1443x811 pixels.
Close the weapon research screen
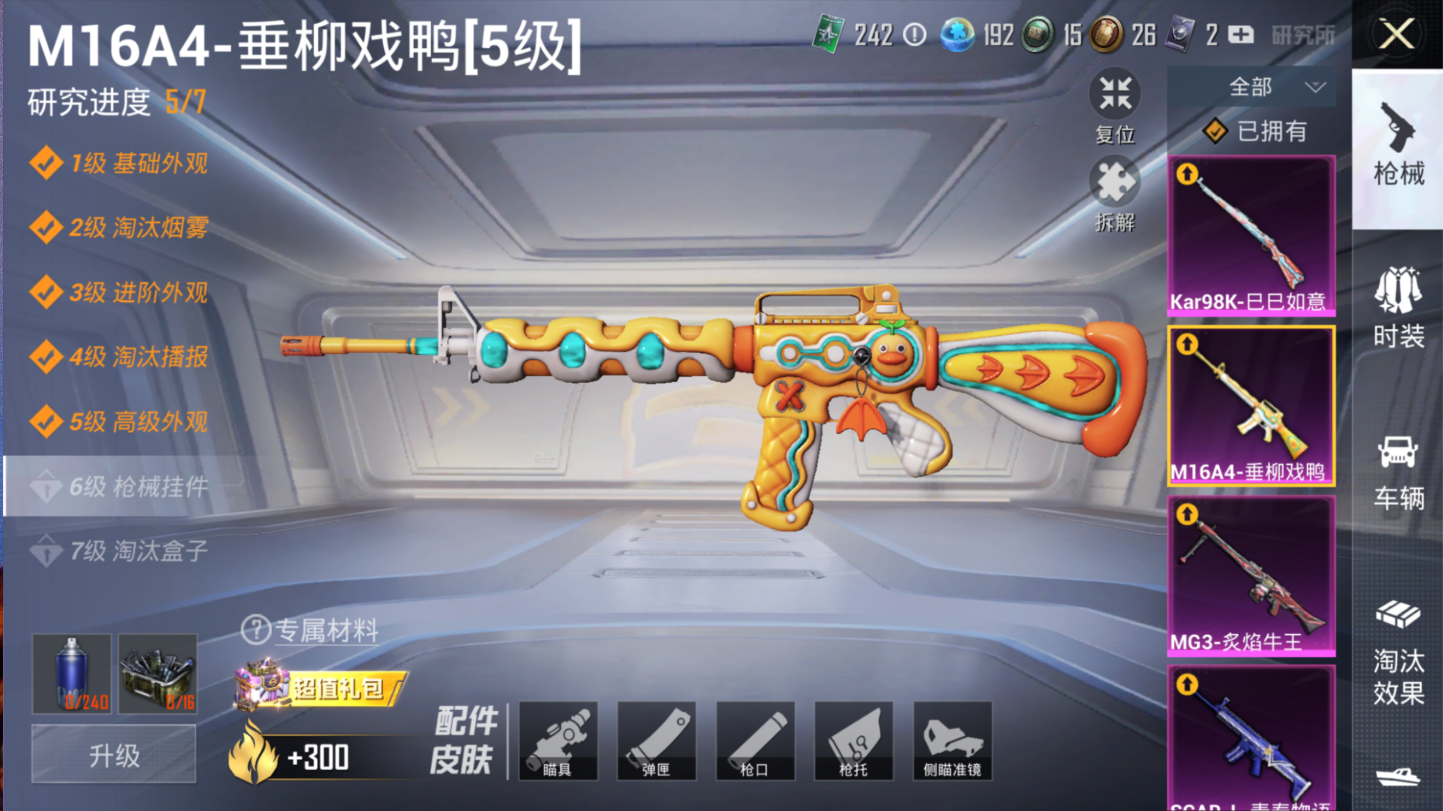[1396, 35]
